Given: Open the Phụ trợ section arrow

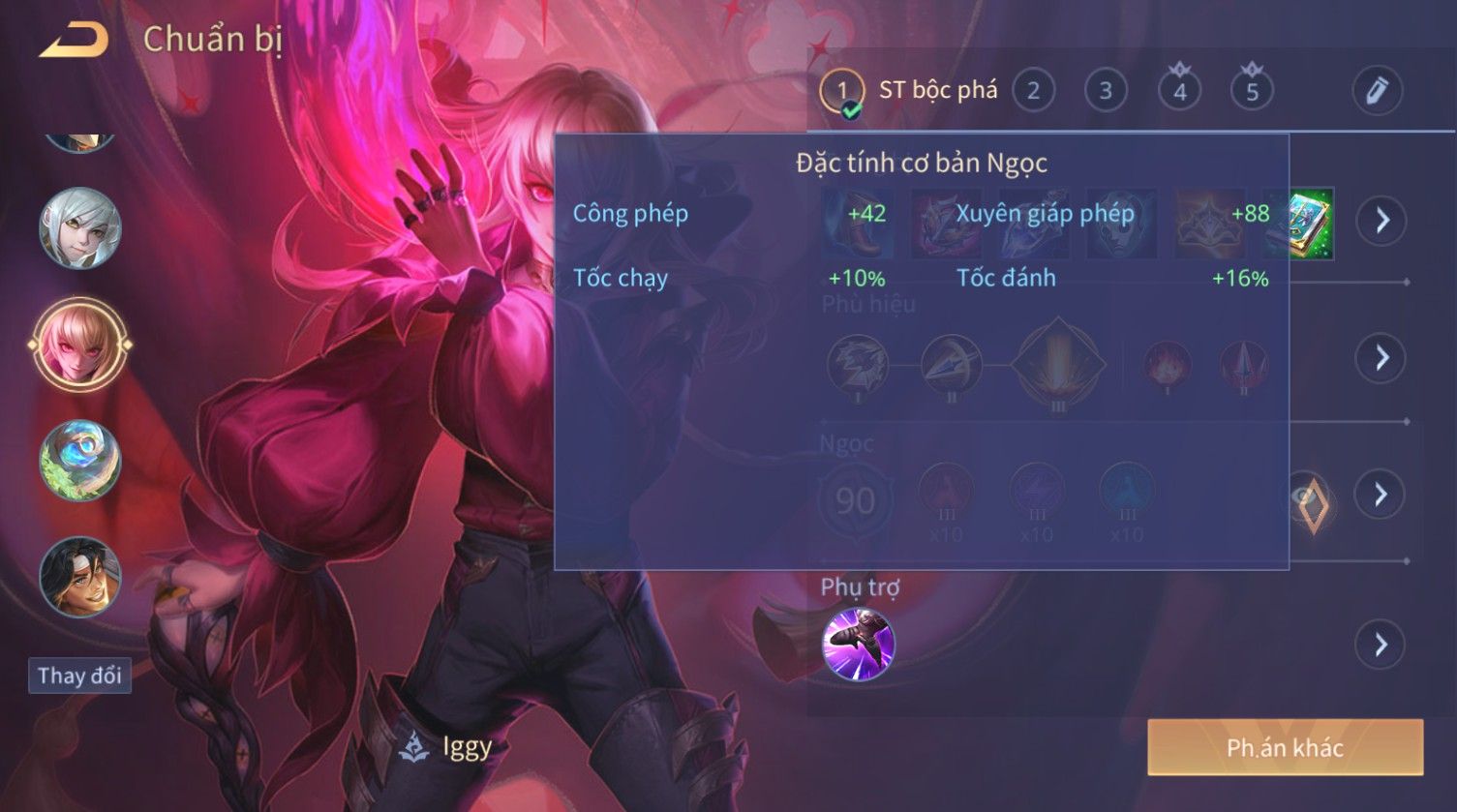Looking at the screenshot, I should (x=1381, y=645).
